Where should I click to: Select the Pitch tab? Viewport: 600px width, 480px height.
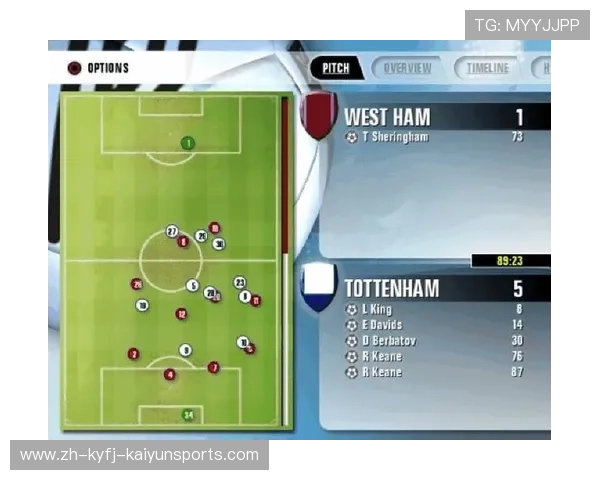pos(336,68)
